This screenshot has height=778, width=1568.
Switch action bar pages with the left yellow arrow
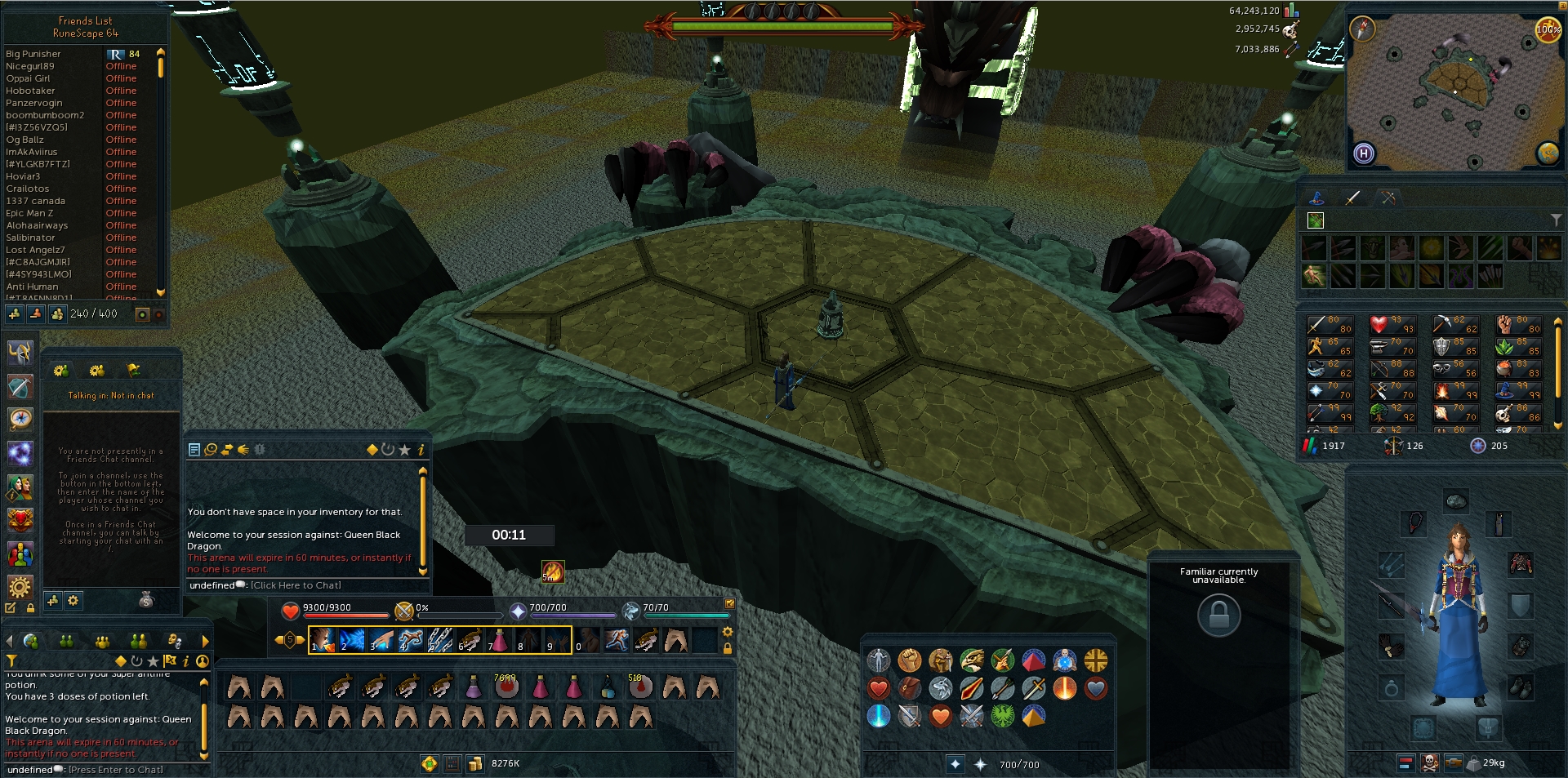(279, 639)
